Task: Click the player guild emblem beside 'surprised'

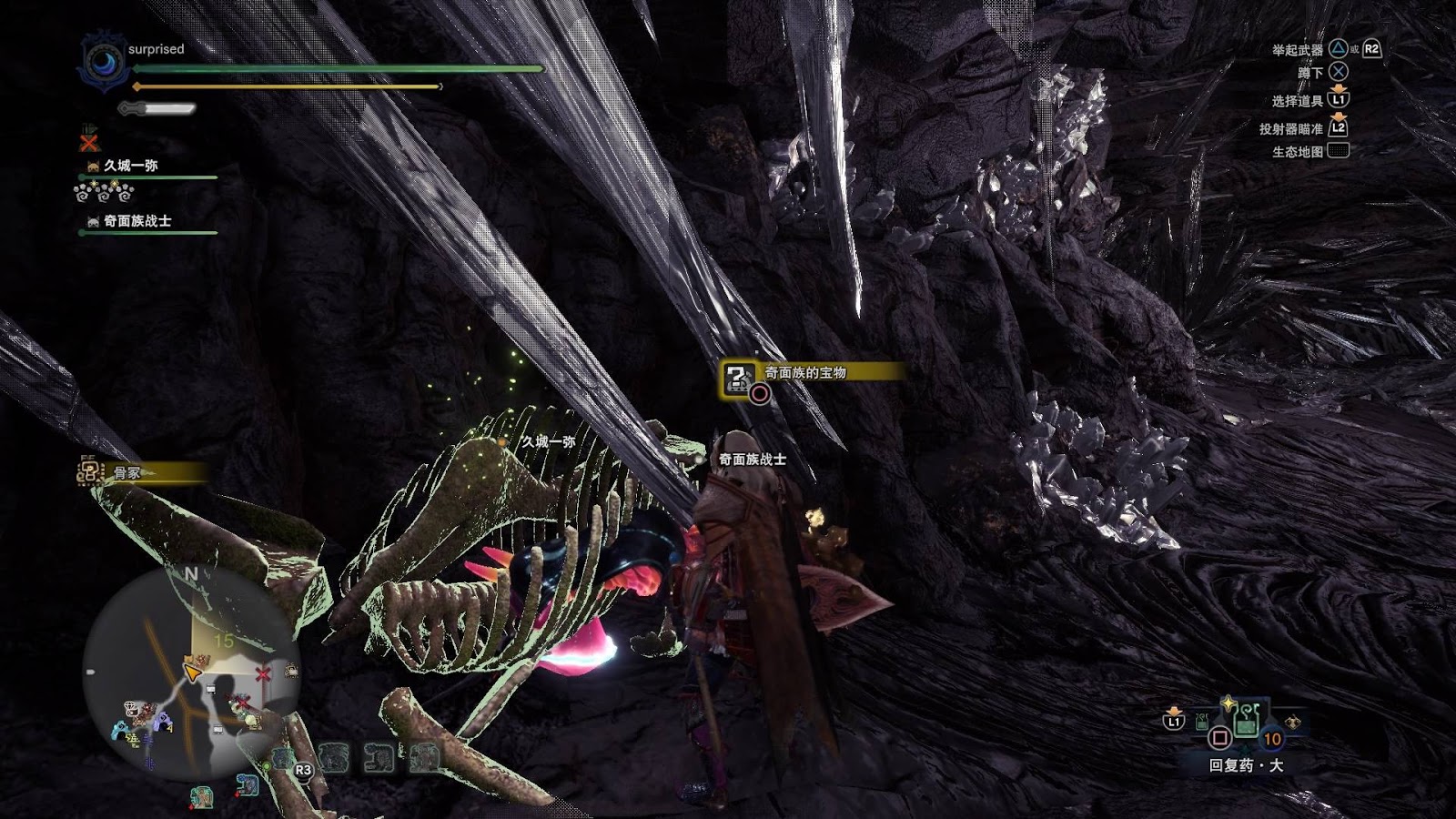Action: pos(103,62)
